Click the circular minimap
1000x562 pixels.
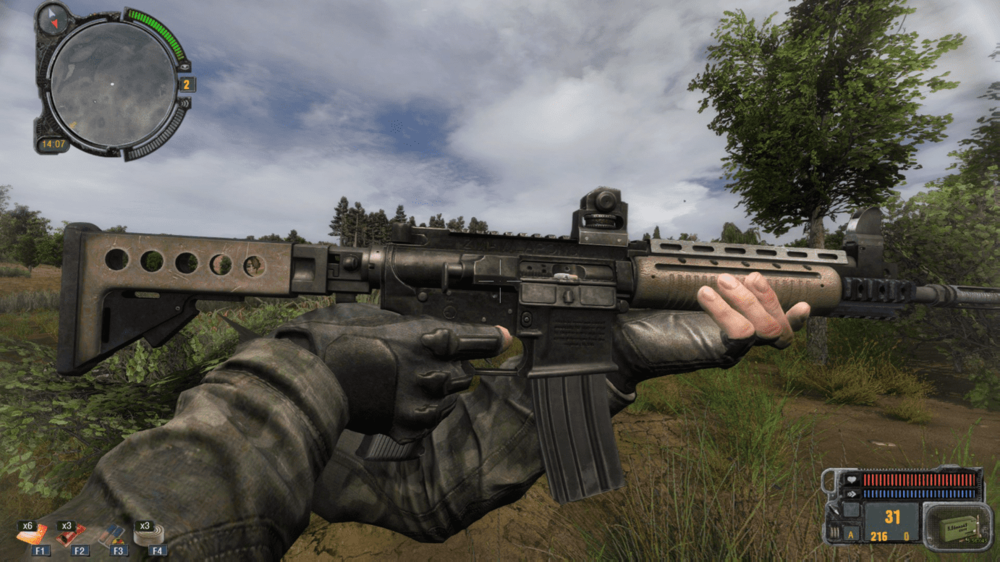pos(112,83)
